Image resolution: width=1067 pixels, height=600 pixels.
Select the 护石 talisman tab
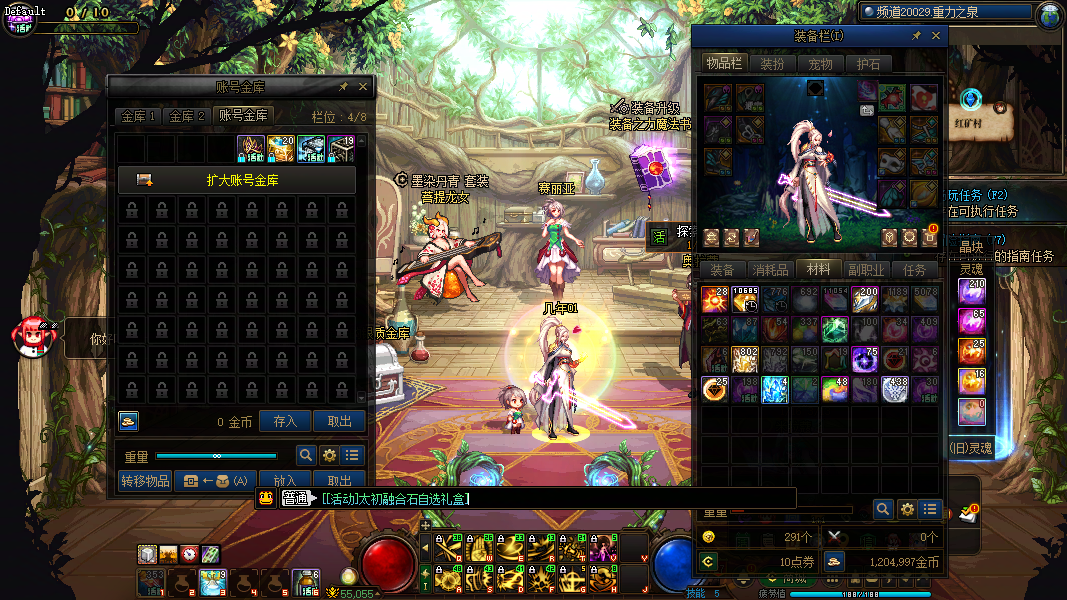pyautogui.click(x=868, y=64)
